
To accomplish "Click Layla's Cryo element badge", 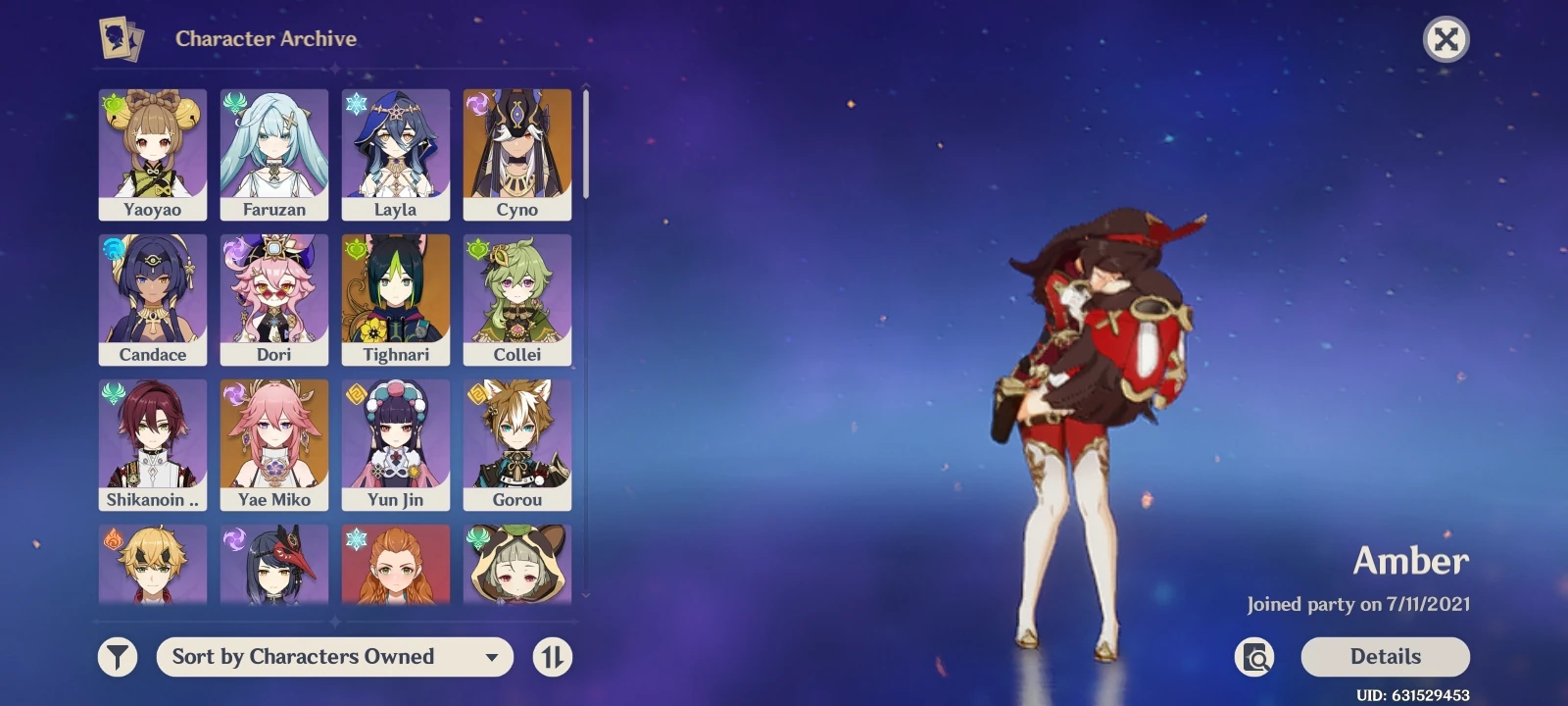I will coord(354,101).
